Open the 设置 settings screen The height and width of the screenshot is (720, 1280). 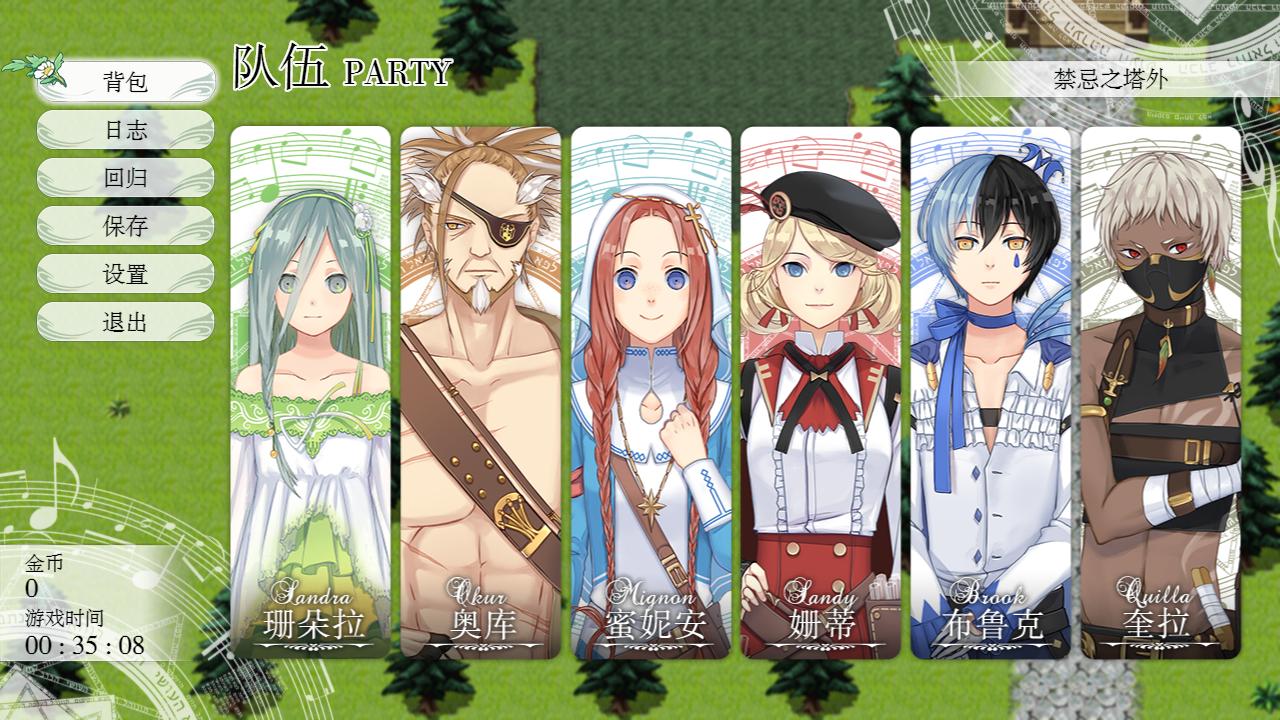125,274
